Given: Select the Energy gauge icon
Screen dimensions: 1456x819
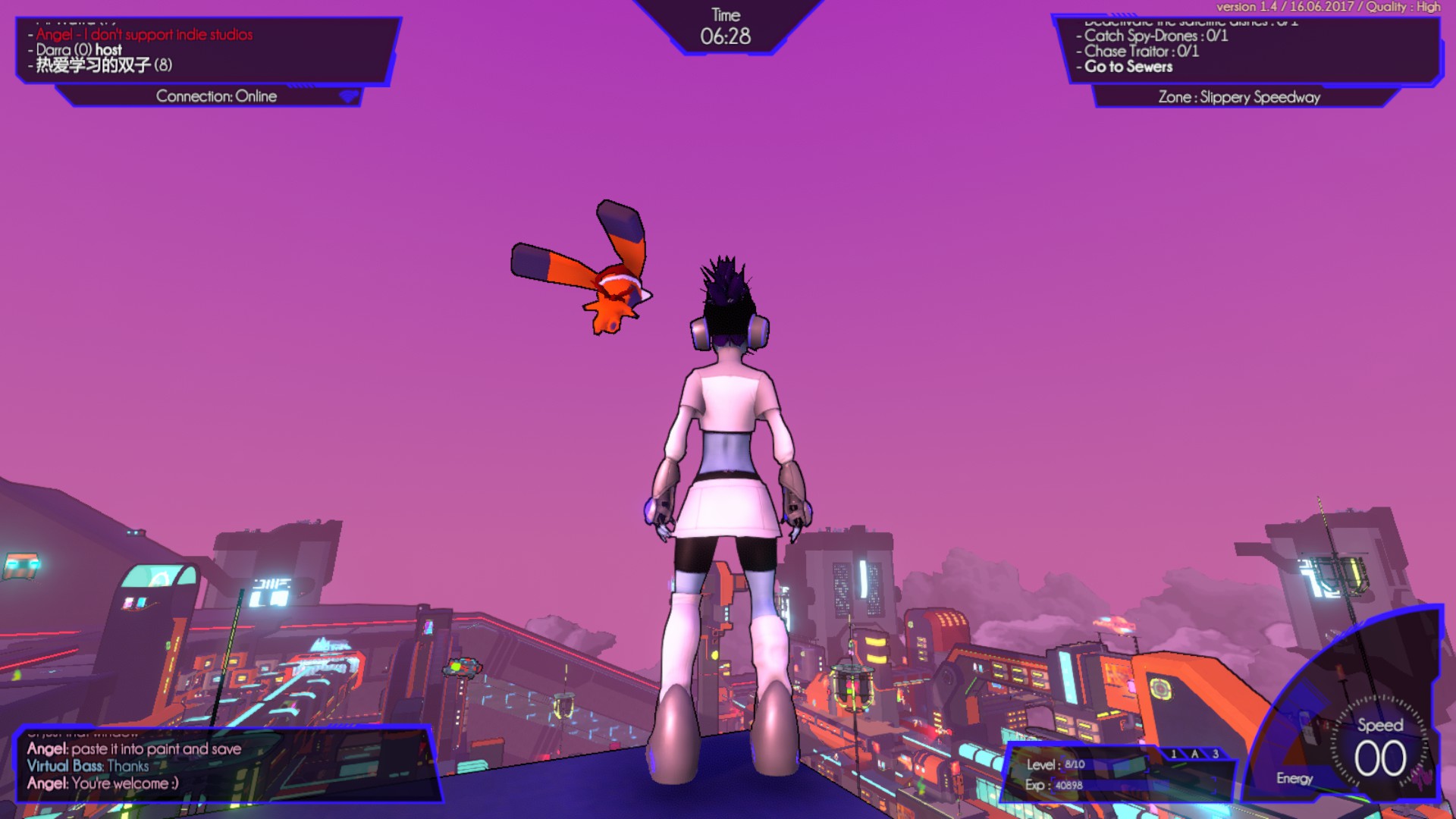Looking at the screenshot, I should 1294,779.
